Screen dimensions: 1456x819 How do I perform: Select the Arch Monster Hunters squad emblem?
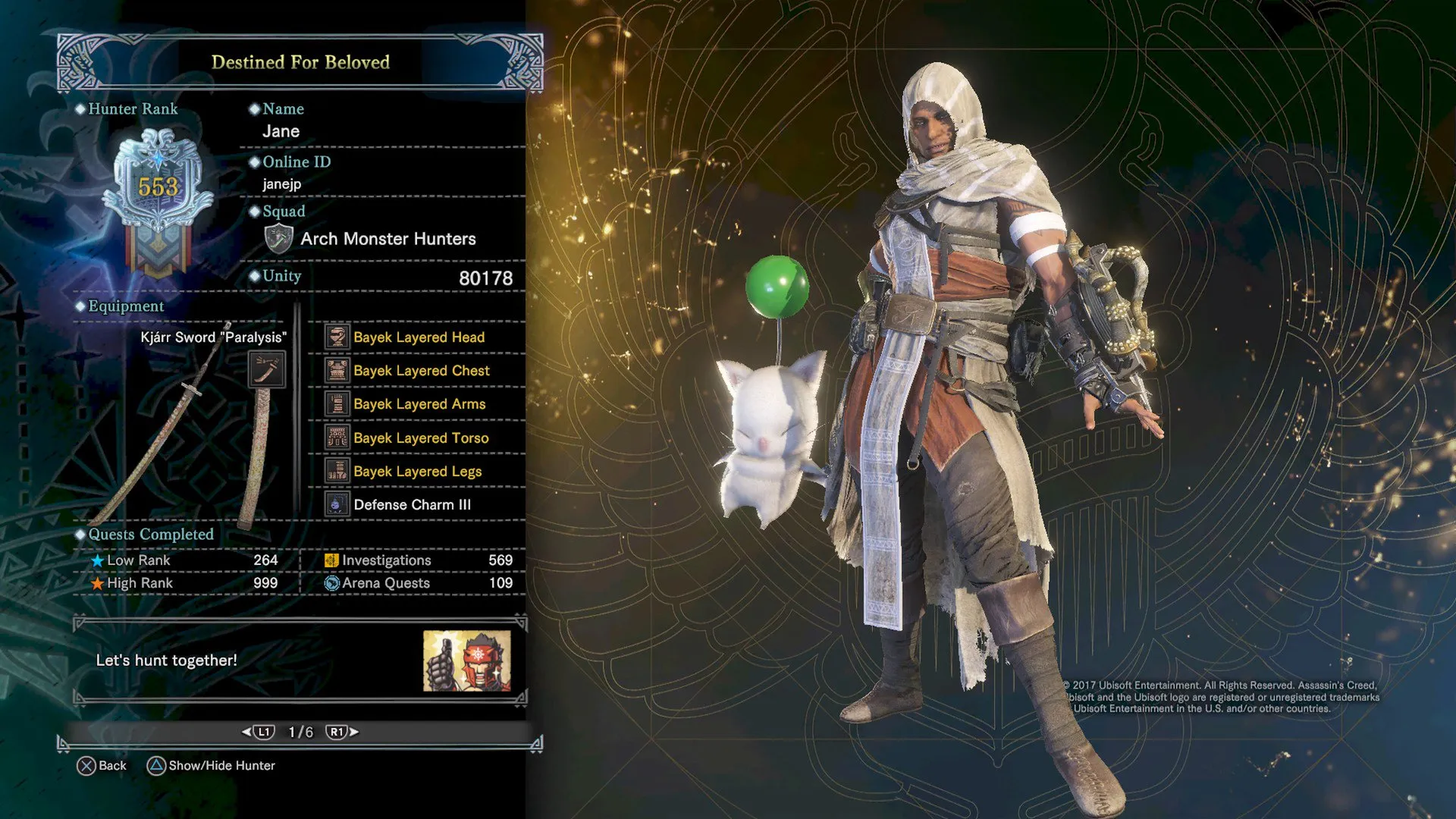pyautogui.click(x=278, y=239)
